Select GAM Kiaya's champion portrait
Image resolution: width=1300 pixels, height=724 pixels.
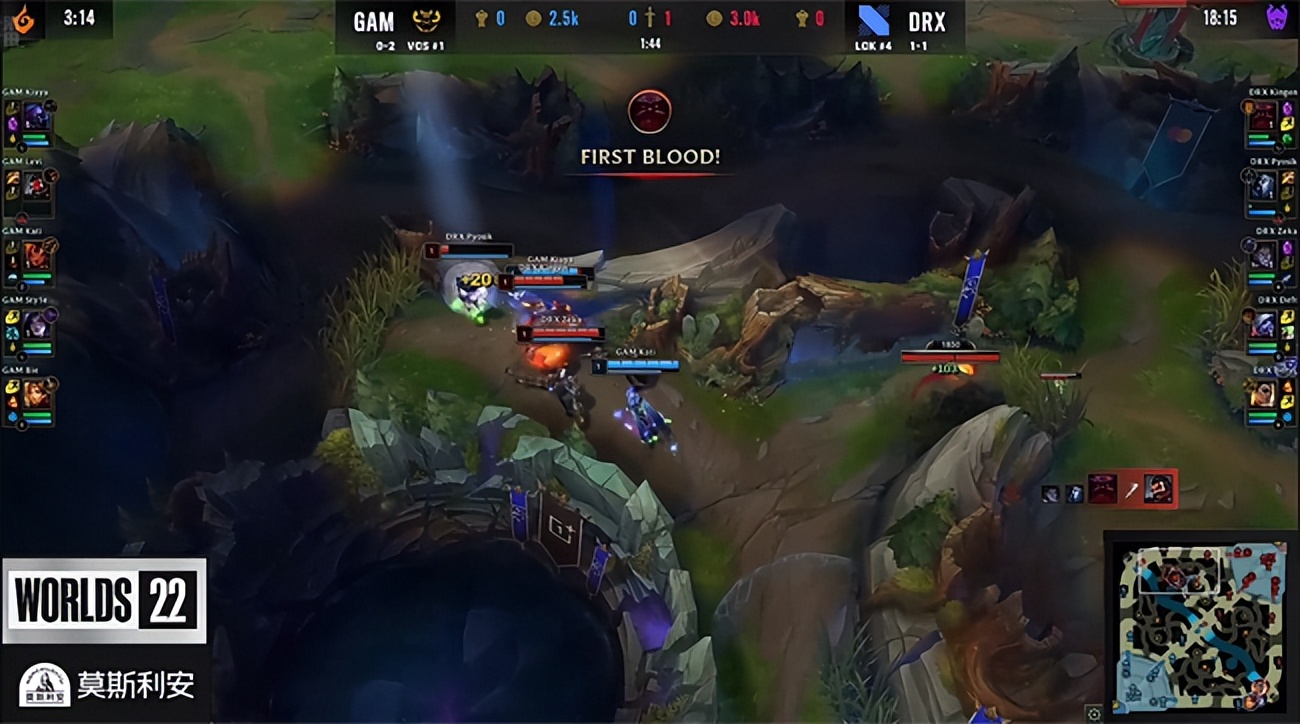[37, 115]
